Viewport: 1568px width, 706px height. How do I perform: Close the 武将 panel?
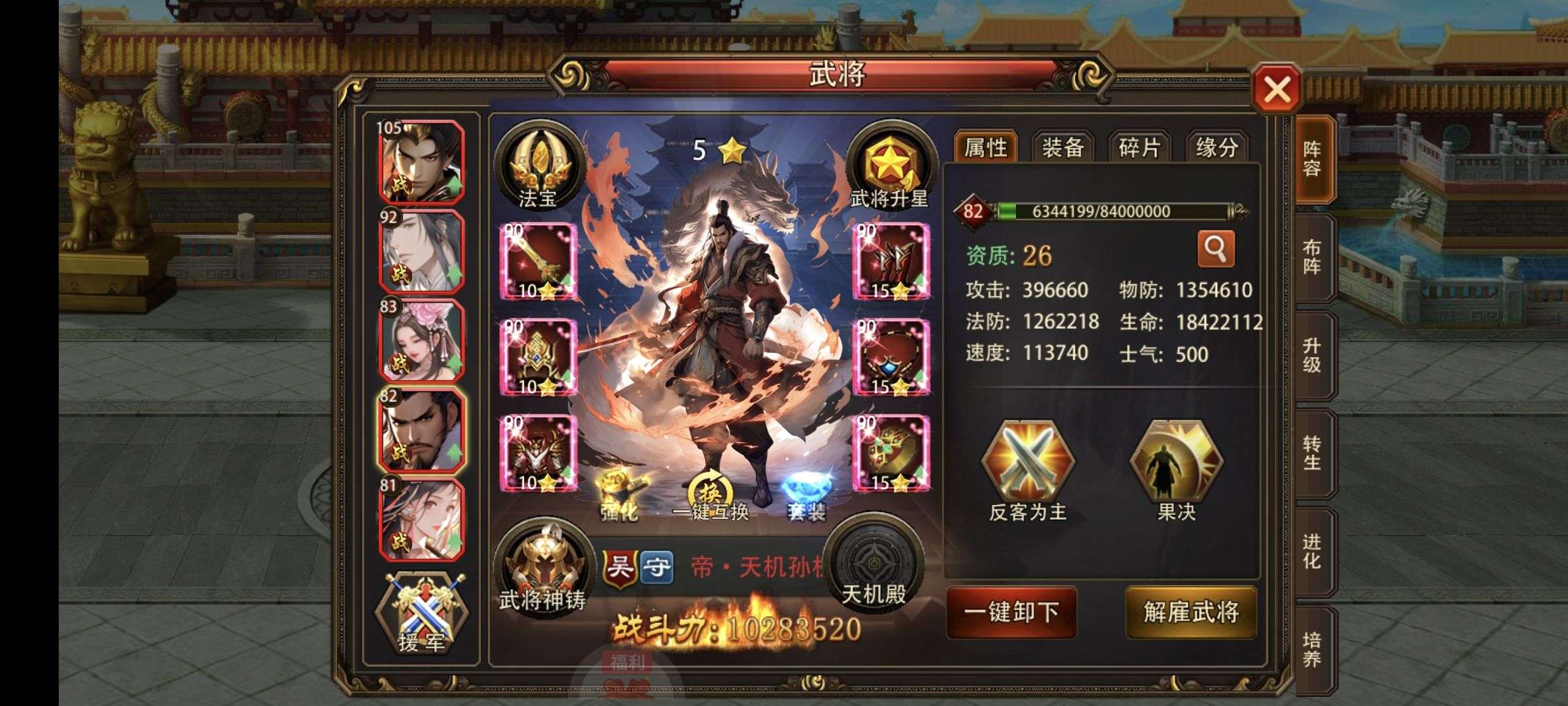pos(1277,89)
